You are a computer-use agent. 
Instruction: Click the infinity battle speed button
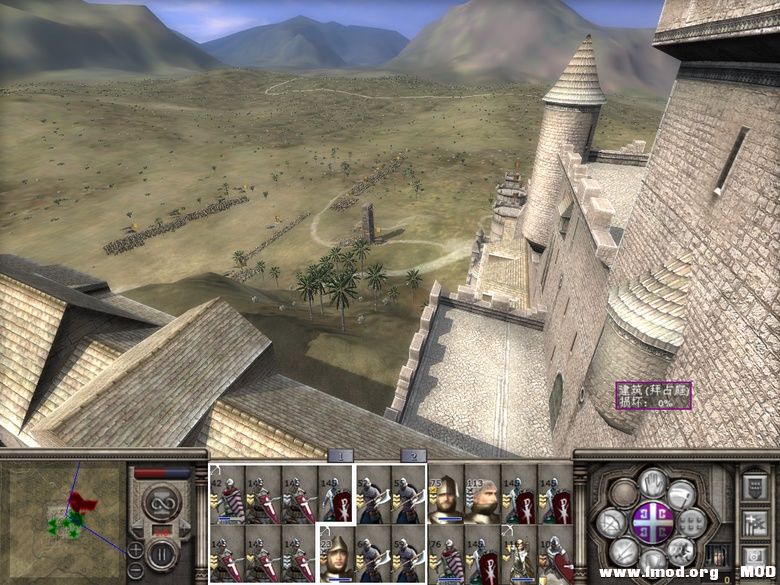[159, 502]
